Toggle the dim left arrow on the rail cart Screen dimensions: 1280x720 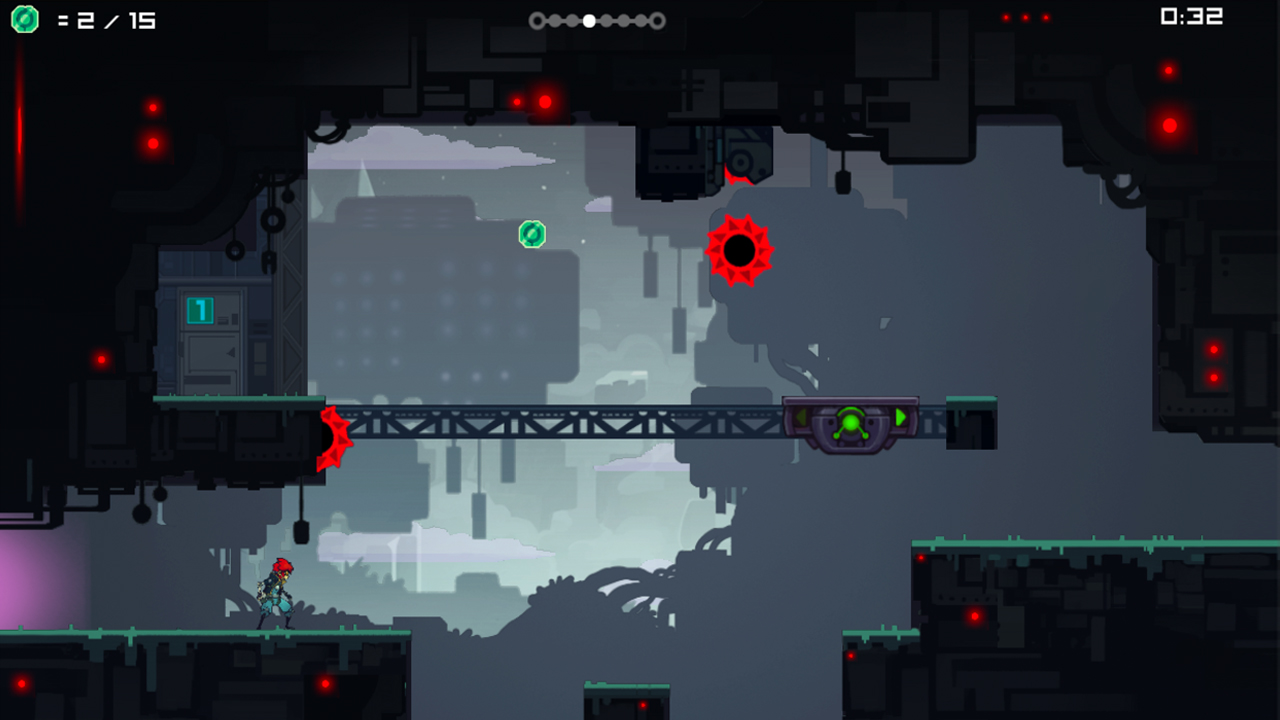coord(800,418)
